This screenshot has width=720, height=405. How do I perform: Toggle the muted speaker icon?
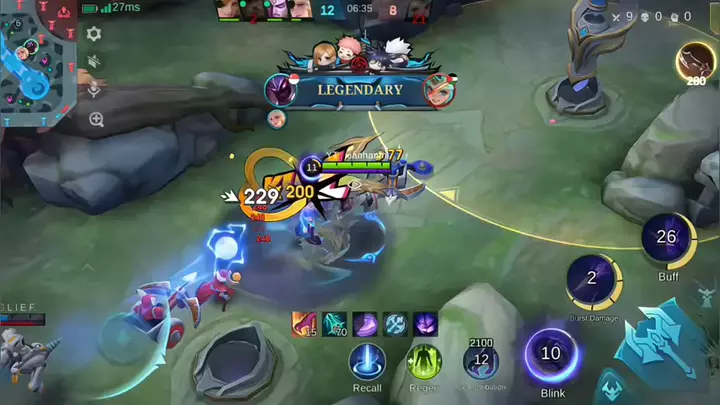(94, 61)
